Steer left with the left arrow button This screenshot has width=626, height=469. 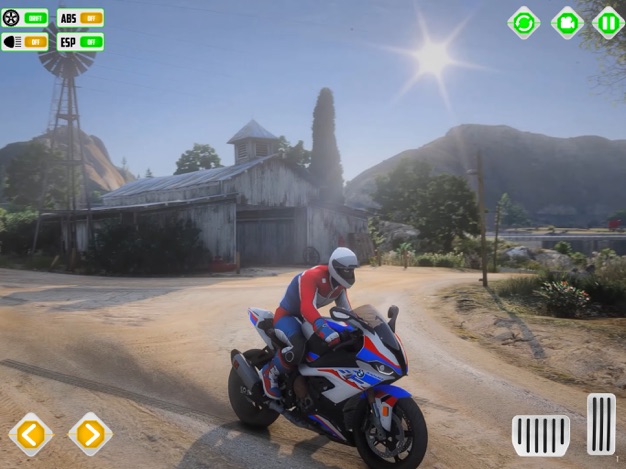point(31,434)
